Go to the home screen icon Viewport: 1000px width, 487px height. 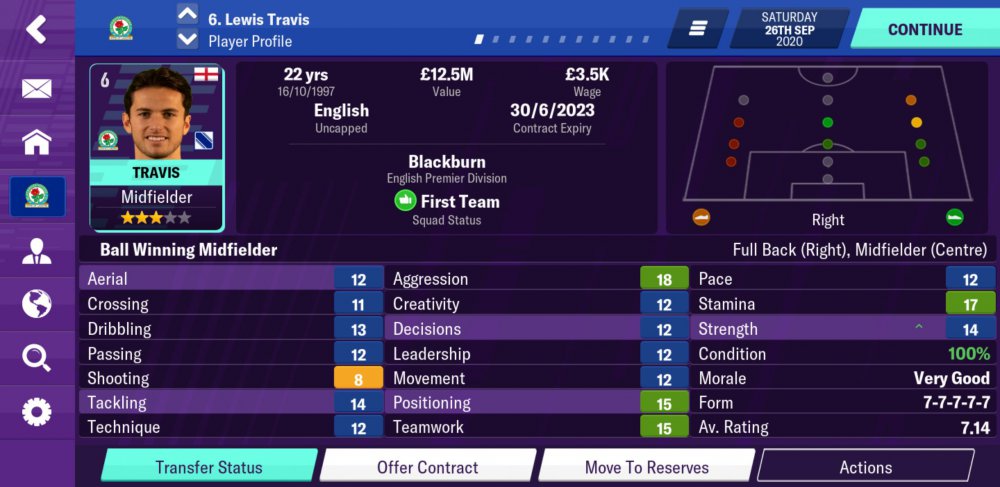click(x=36, y=142)
